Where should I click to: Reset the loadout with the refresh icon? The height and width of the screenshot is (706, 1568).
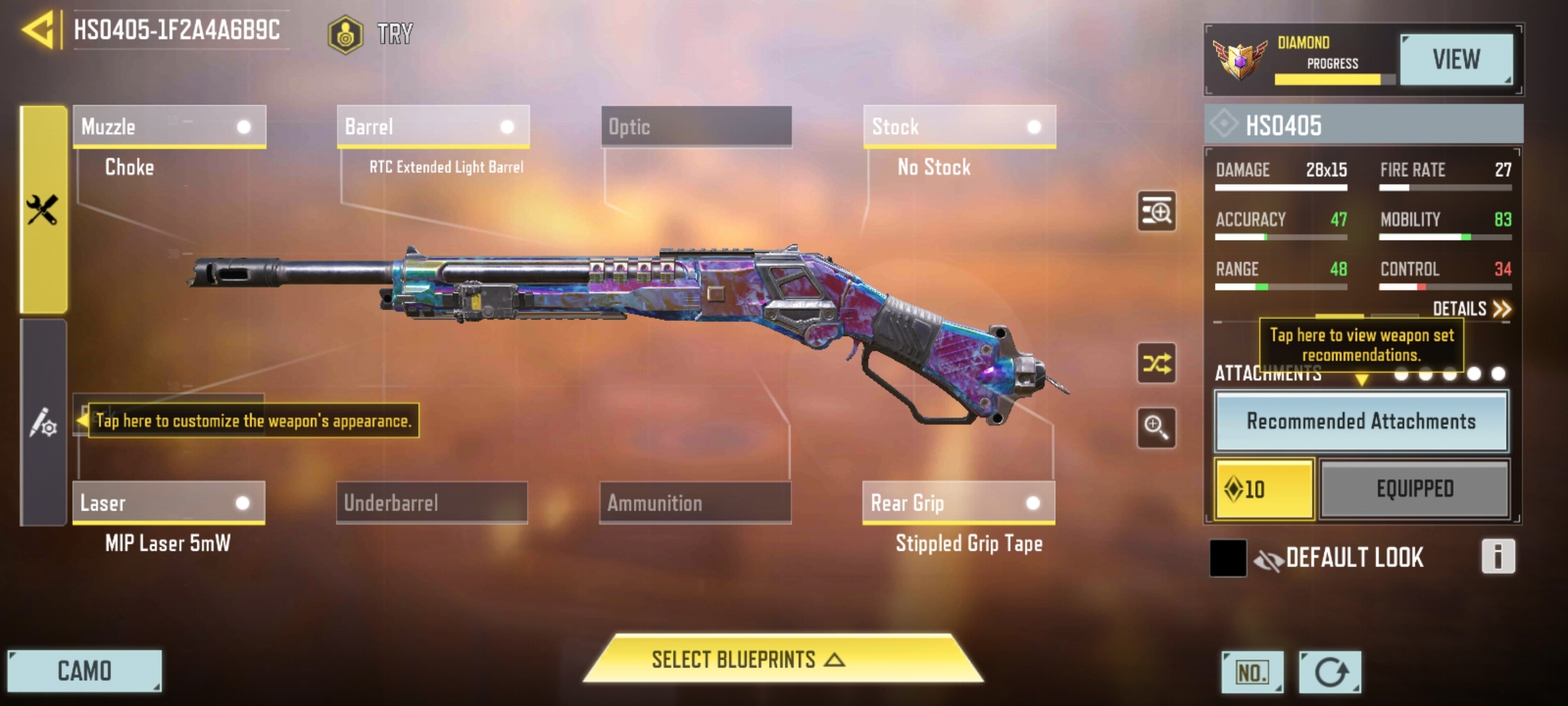[1330, 672]
